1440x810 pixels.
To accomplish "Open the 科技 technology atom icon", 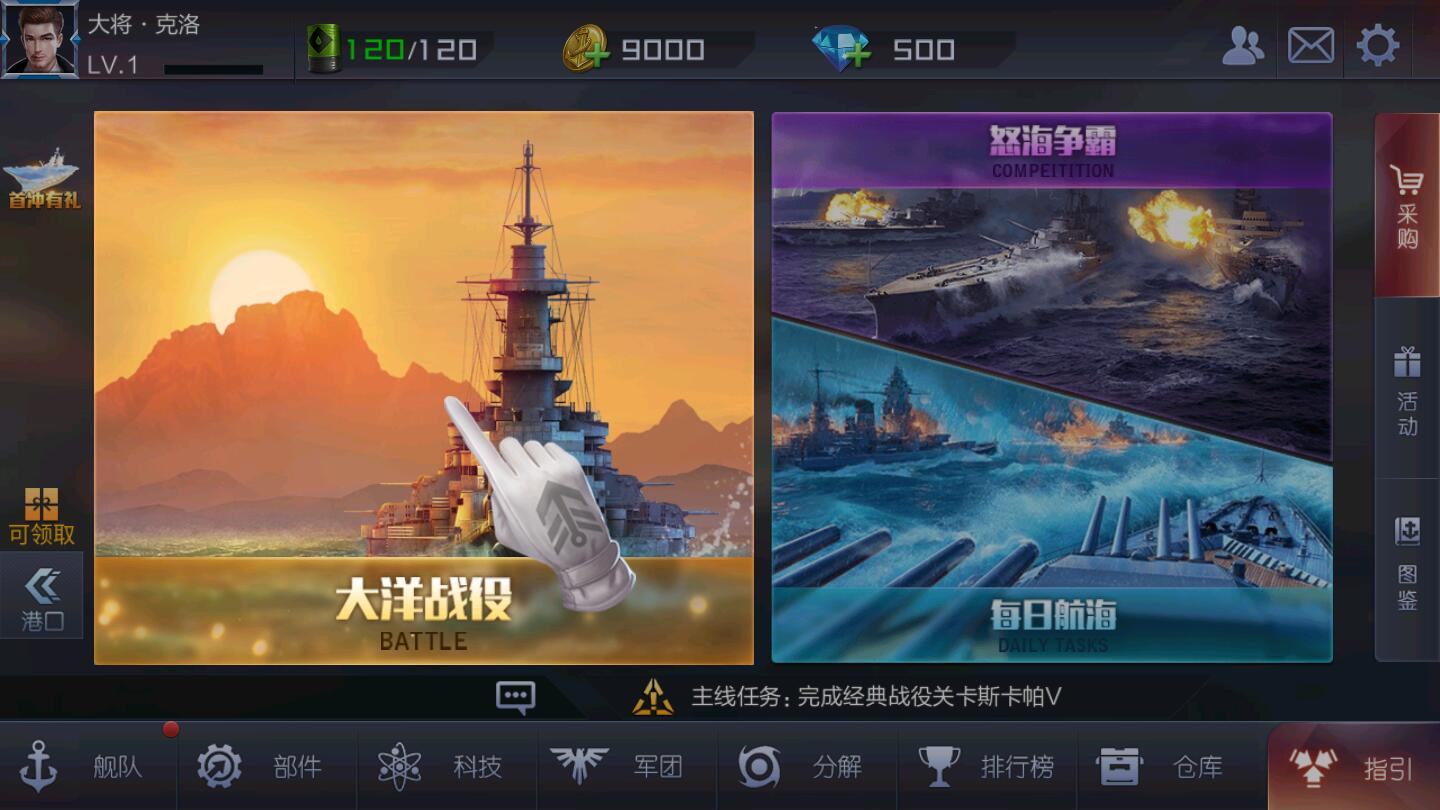I will [401, 767].
